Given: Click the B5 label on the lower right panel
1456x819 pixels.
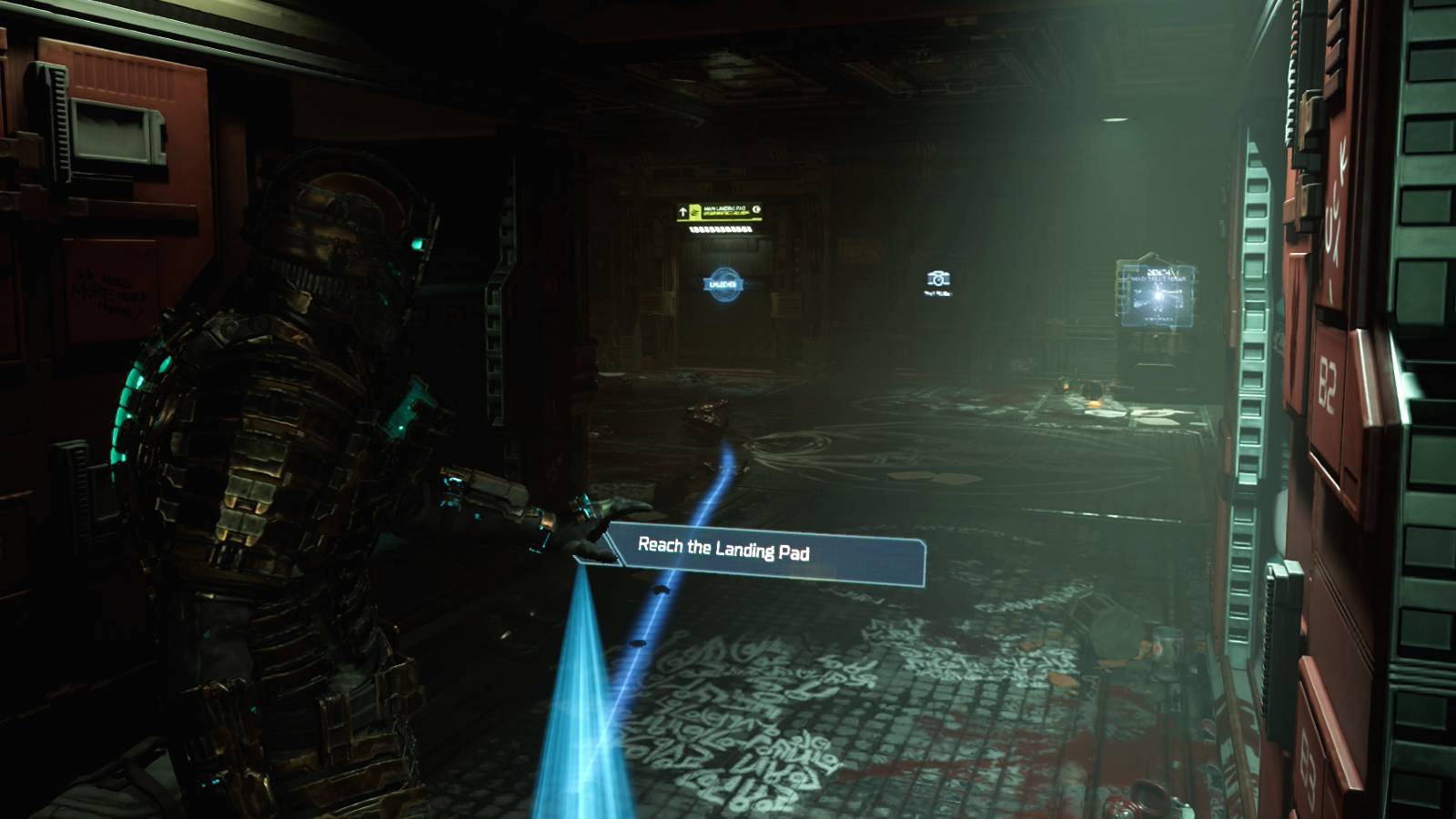Looking at the screenshot, I should pos(1309,762).
